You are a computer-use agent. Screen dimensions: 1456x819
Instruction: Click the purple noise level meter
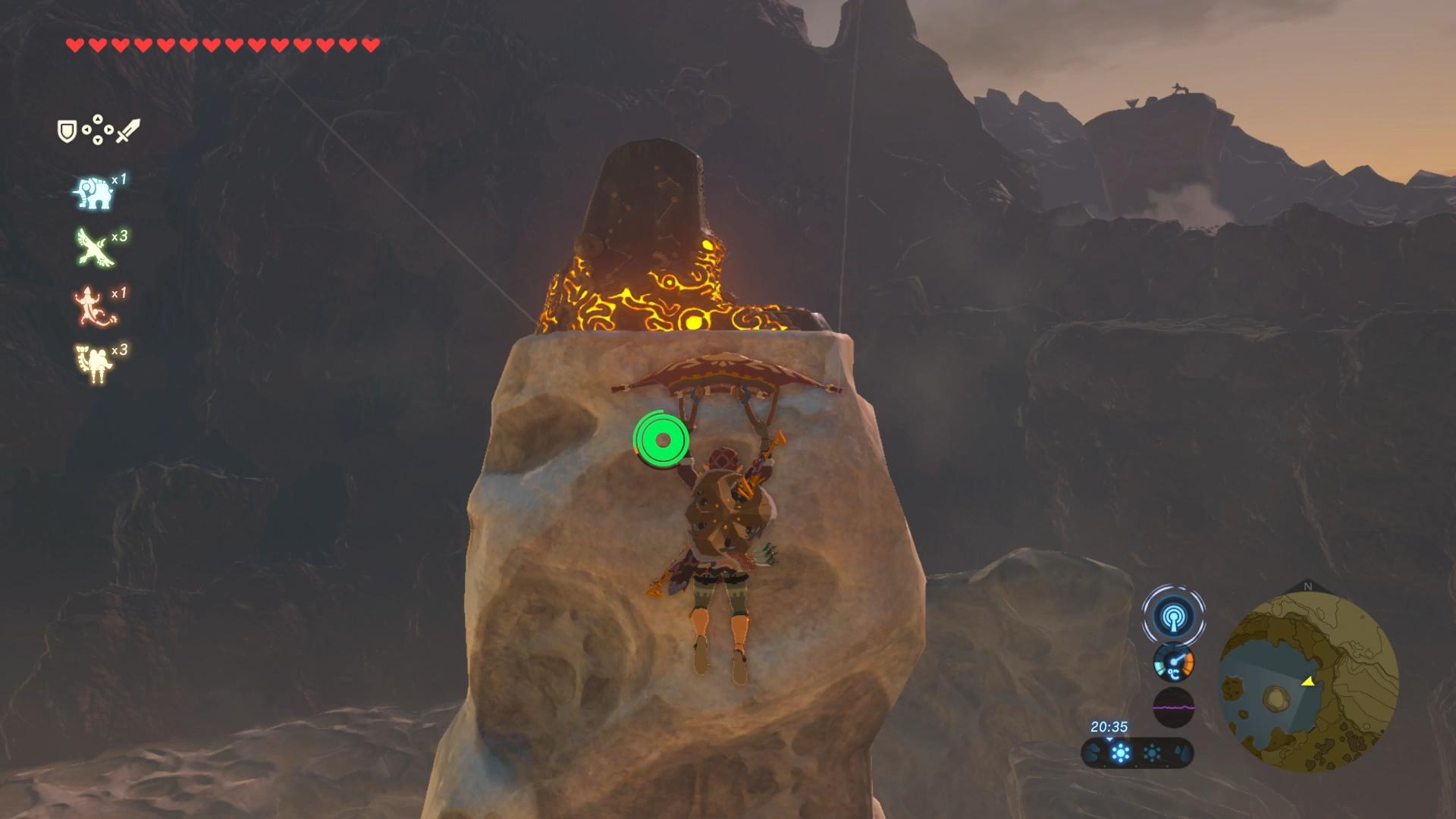point(1173,708)
